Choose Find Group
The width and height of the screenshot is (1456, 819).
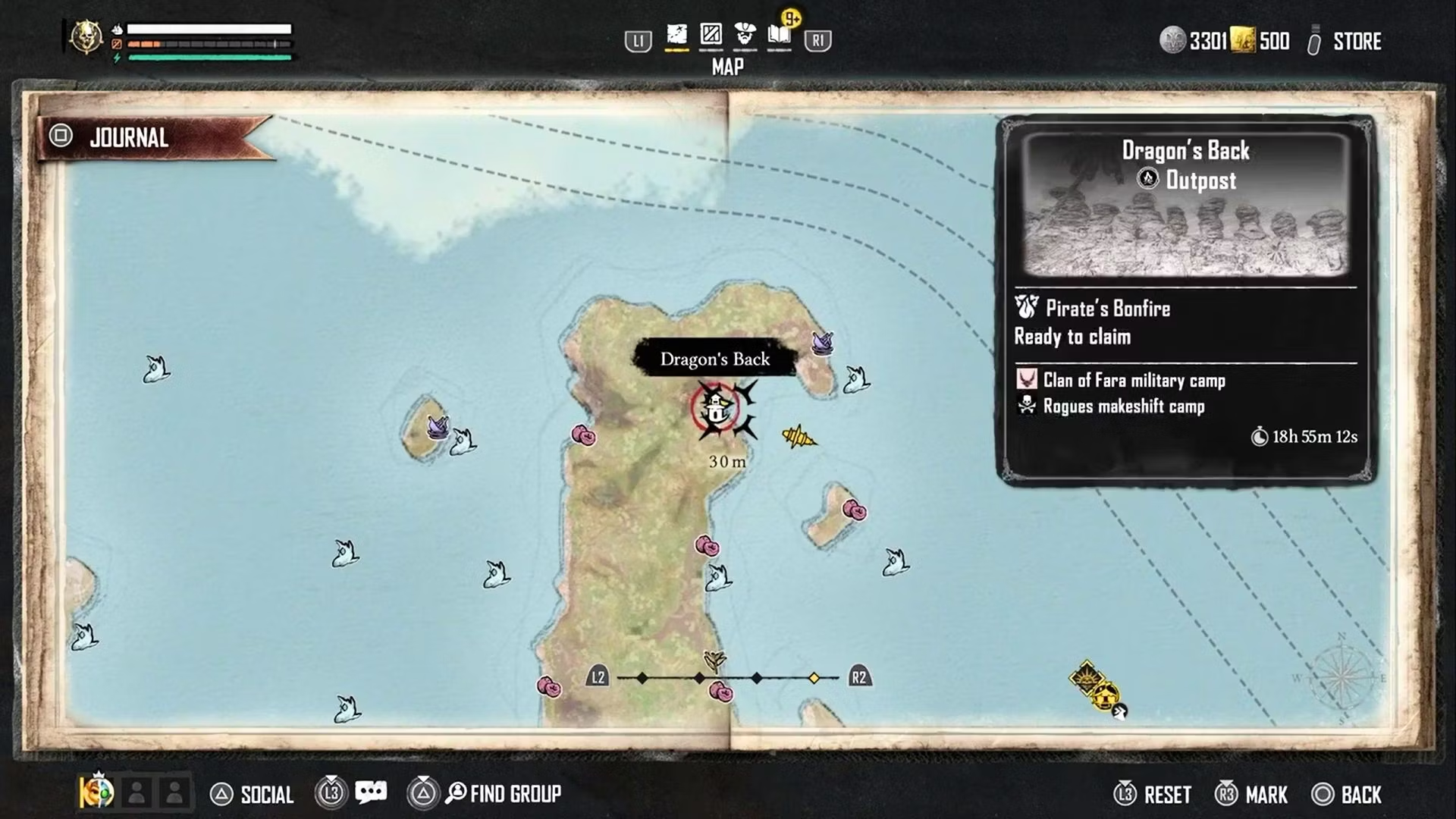(514, 794)
